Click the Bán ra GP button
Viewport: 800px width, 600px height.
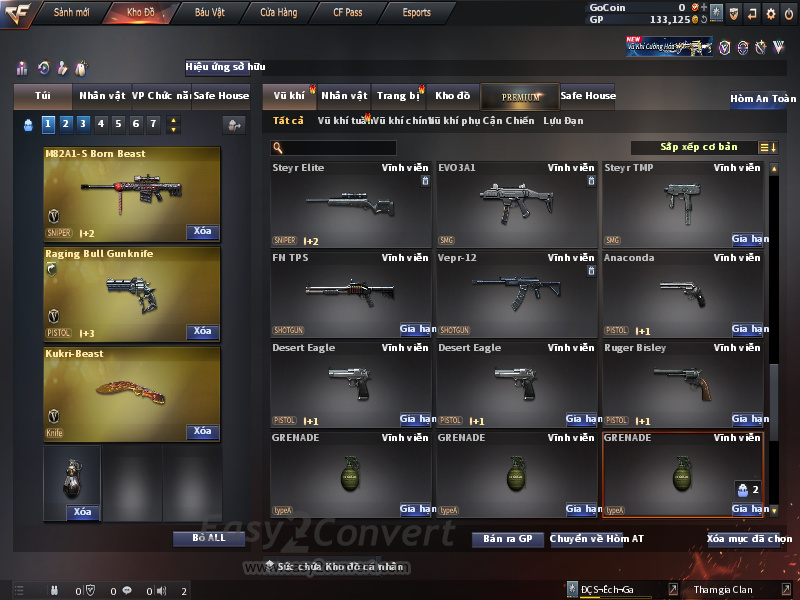click(x=507, y=539)
